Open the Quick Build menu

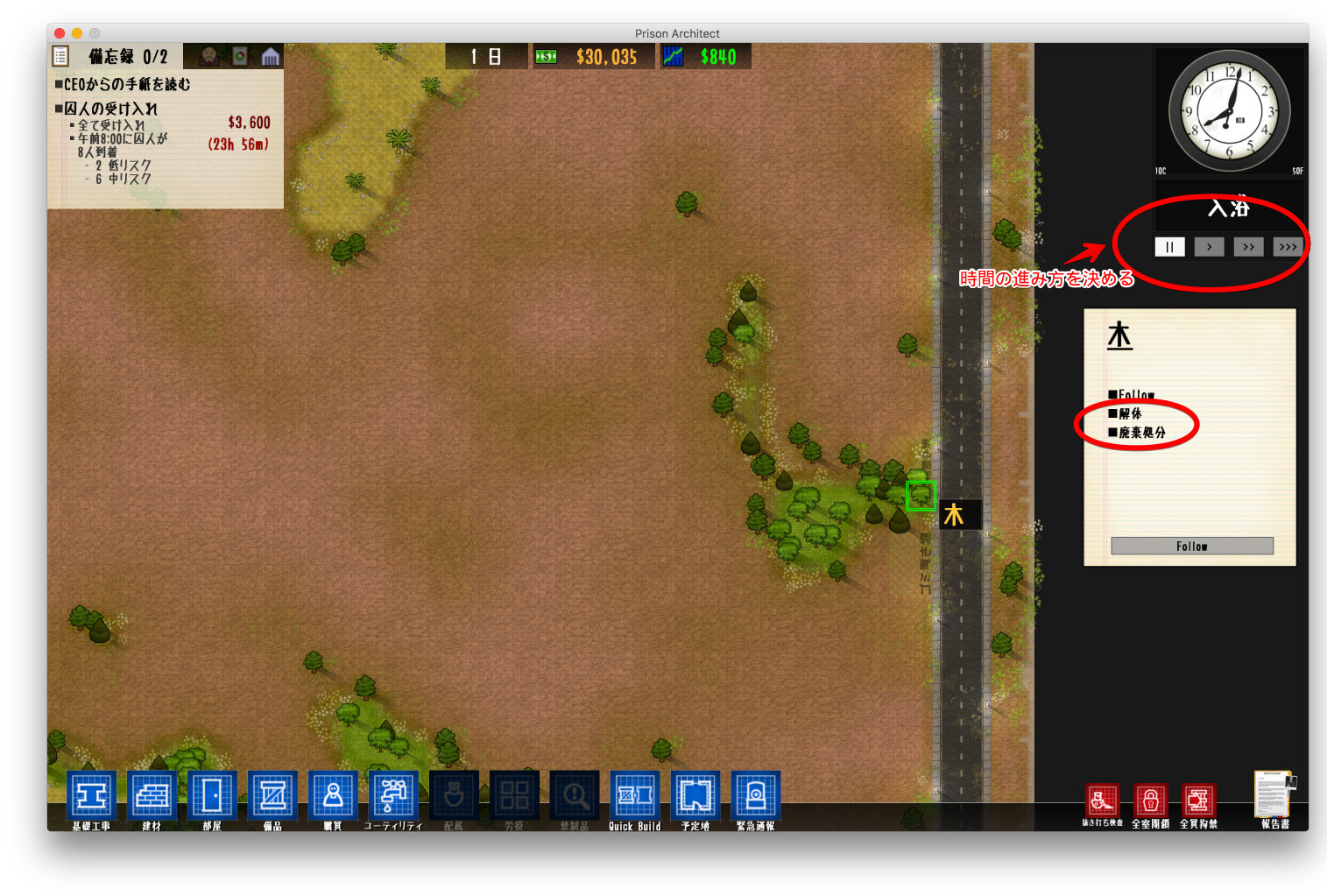[635, 796]
